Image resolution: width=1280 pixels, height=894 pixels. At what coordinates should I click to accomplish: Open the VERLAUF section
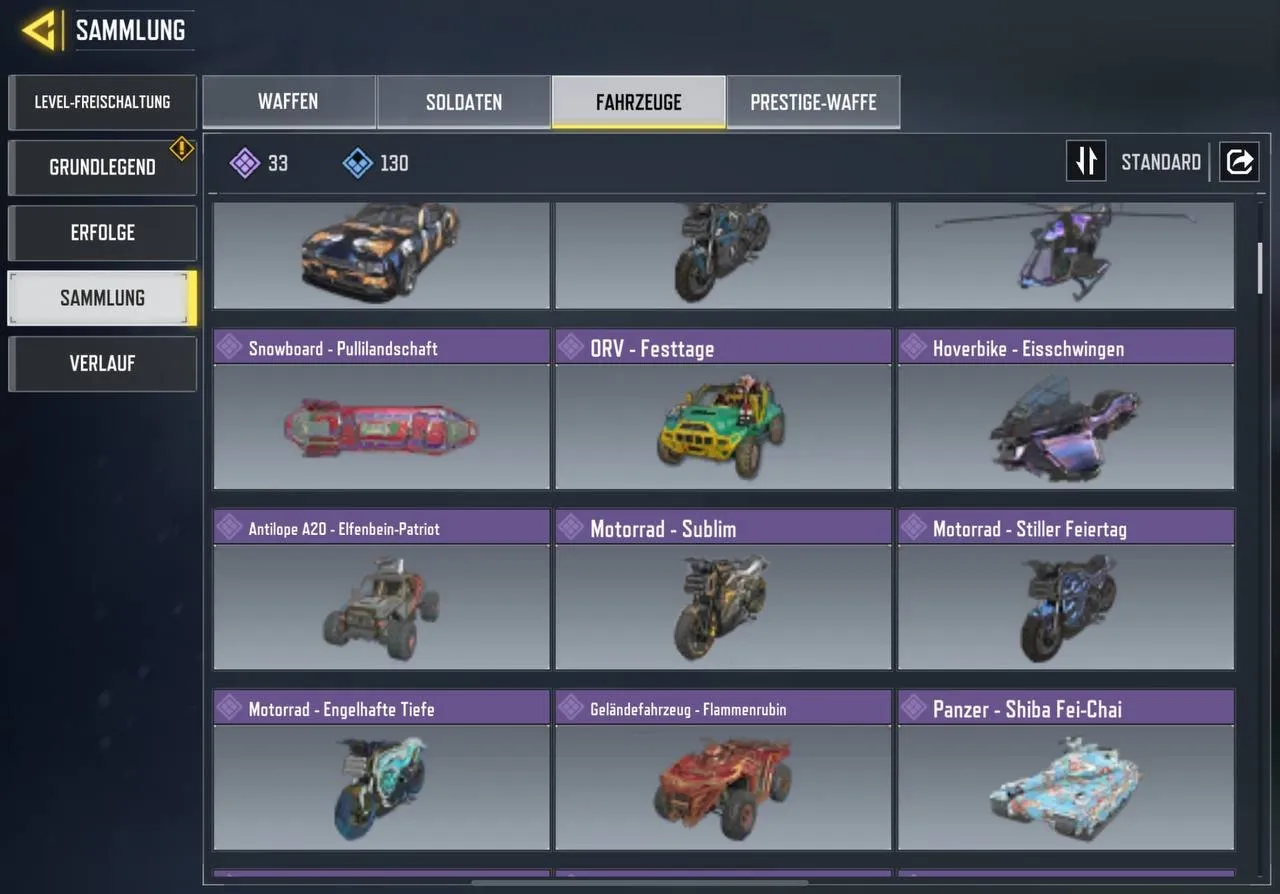click(x=102, y=363)
